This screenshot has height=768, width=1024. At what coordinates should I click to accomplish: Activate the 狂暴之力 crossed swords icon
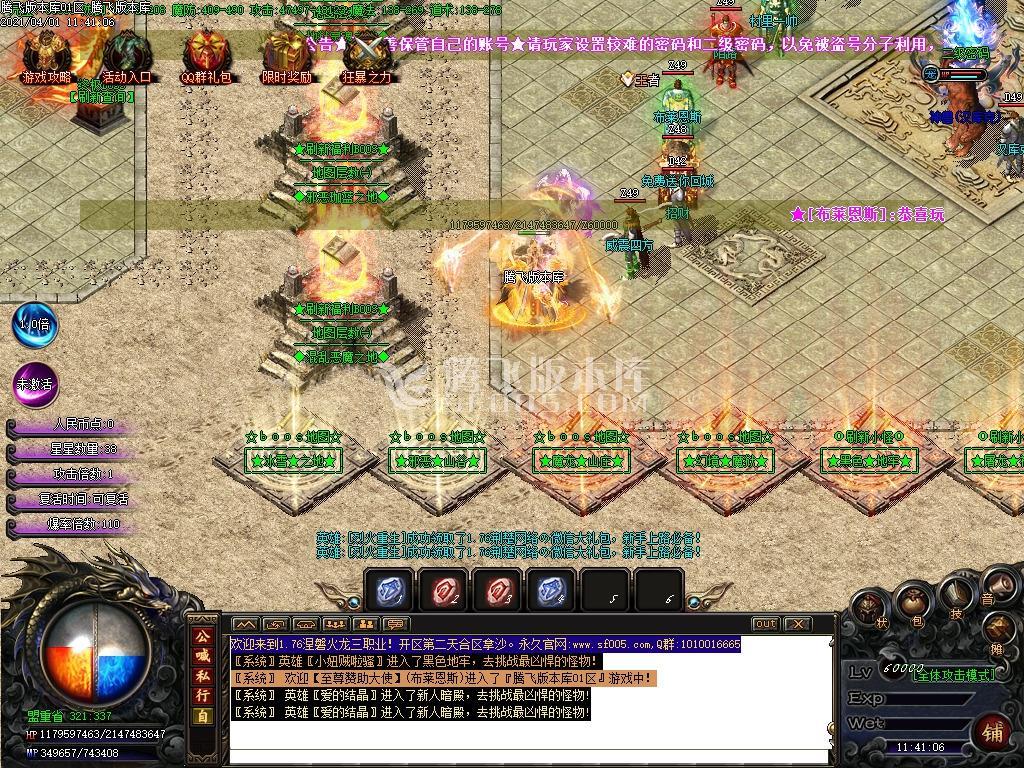tap(367, 52)
